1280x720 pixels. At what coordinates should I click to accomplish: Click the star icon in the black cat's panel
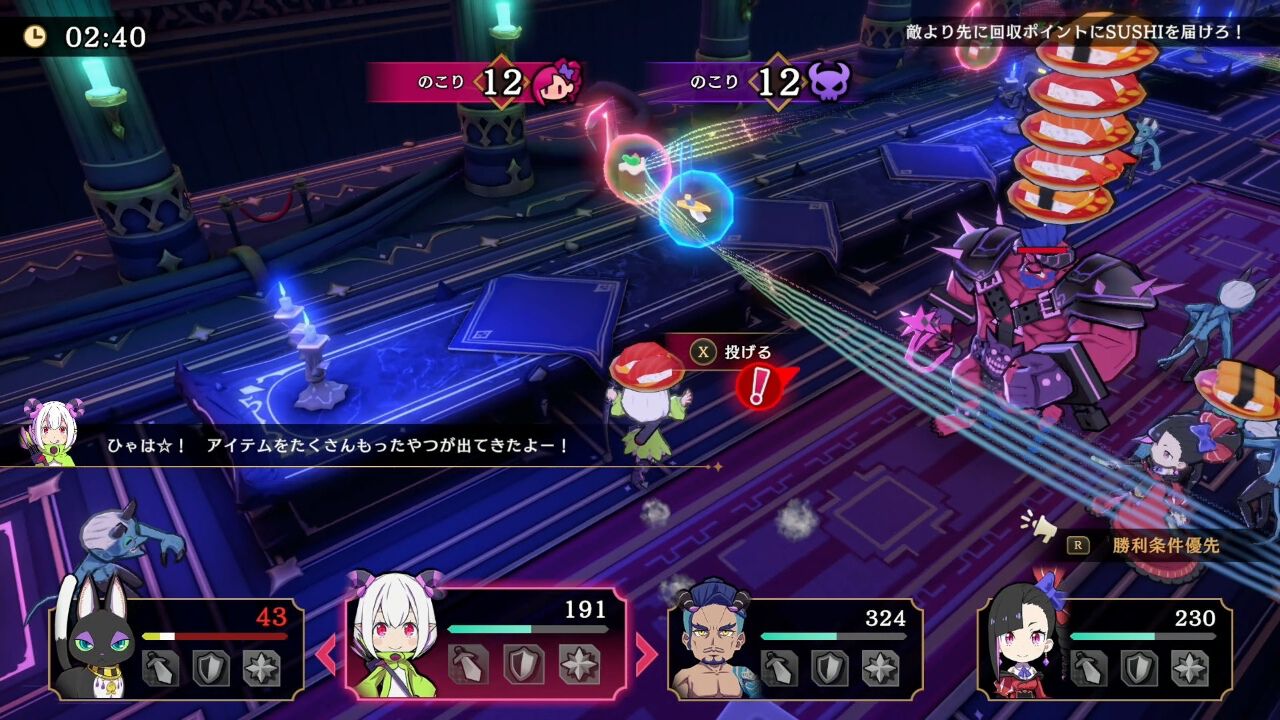coord(261,670)
